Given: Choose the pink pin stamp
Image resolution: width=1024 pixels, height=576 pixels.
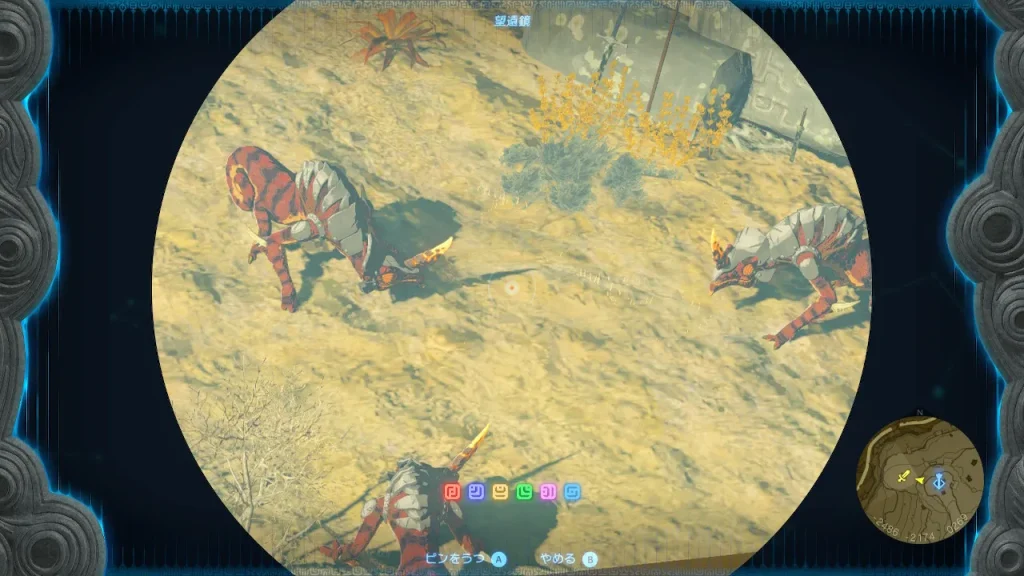Looking at the screenshot, I should pyautogui.click(x=548, y=492).
